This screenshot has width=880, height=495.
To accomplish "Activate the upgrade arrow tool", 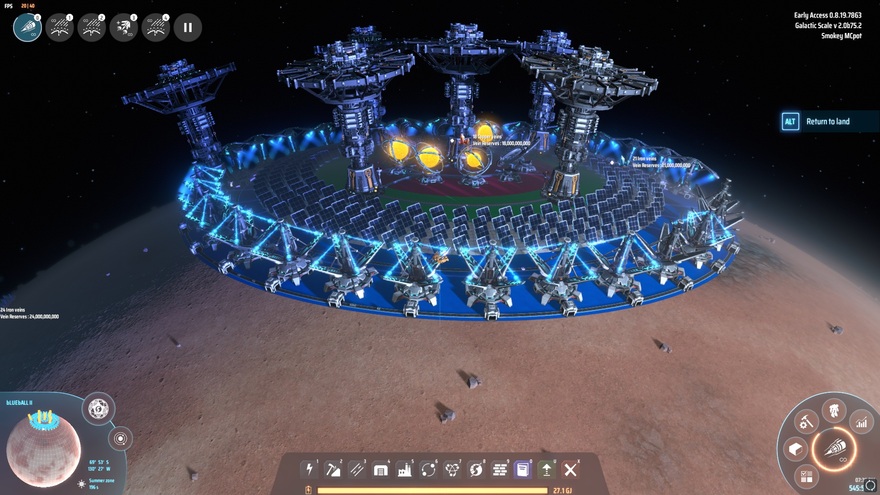I will point(547,469).
